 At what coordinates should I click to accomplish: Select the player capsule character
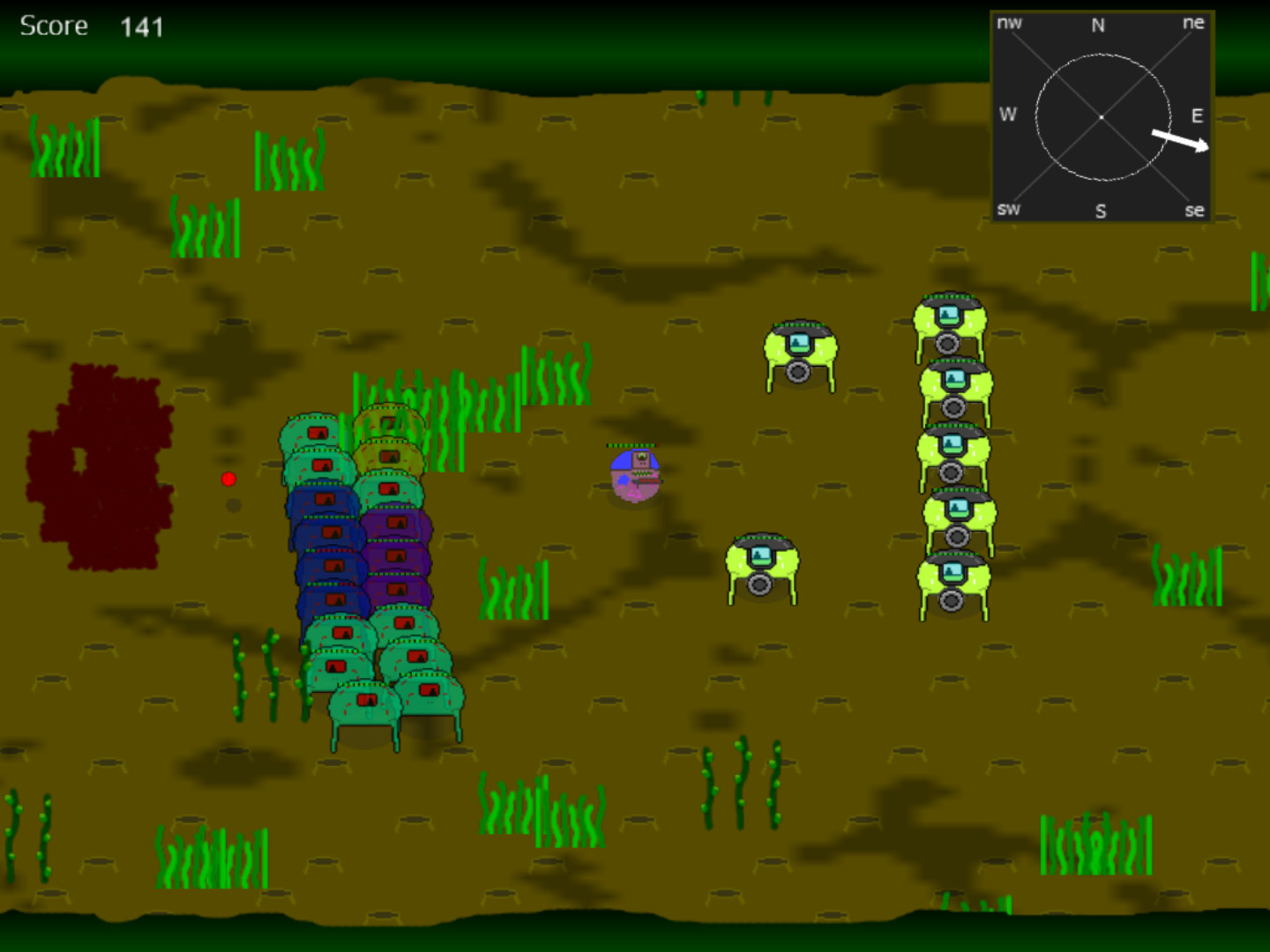pos(633,476)
